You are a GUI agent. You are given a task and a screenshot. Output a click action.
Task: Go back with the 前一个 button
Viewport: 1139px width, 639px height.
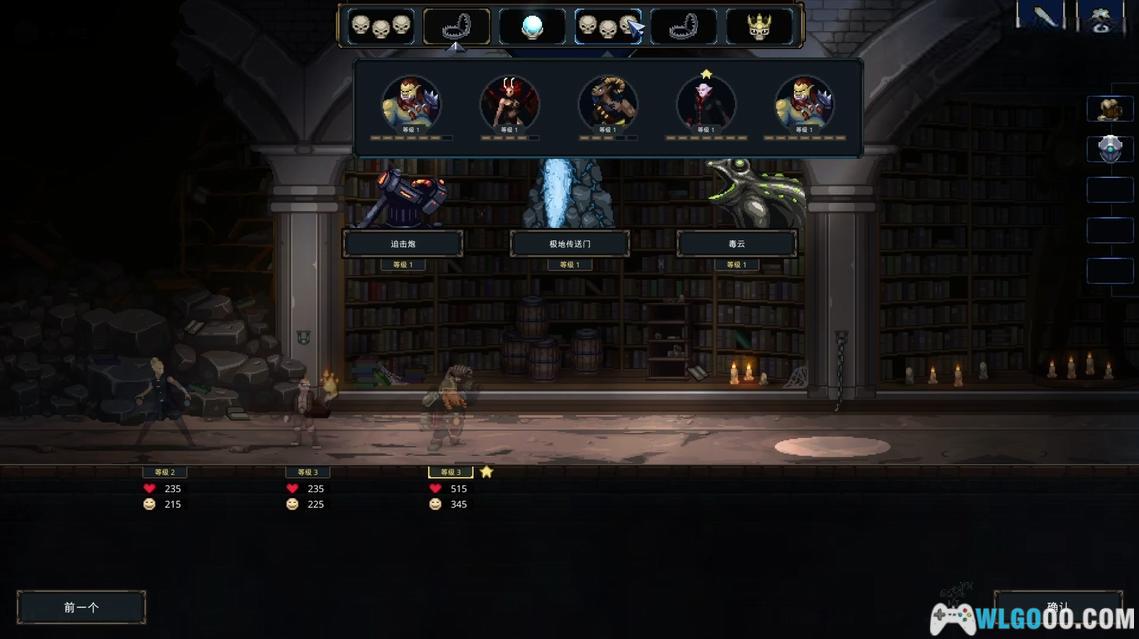(81, 607)
